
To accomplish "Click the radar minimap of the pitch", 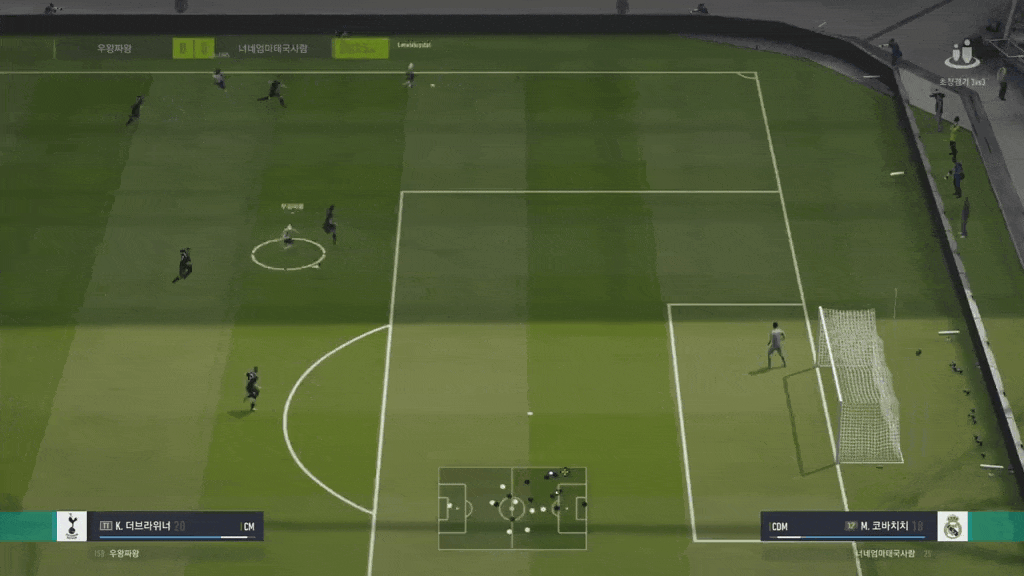I will click(x=512, y=508).
